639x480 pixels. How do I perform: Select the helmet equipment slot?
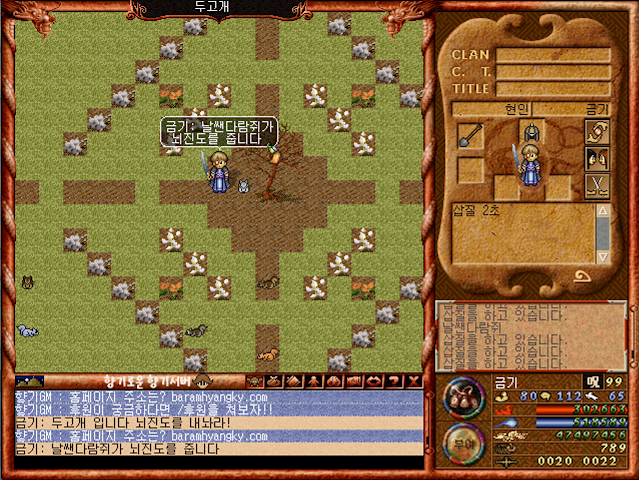(x=530, y=133)
